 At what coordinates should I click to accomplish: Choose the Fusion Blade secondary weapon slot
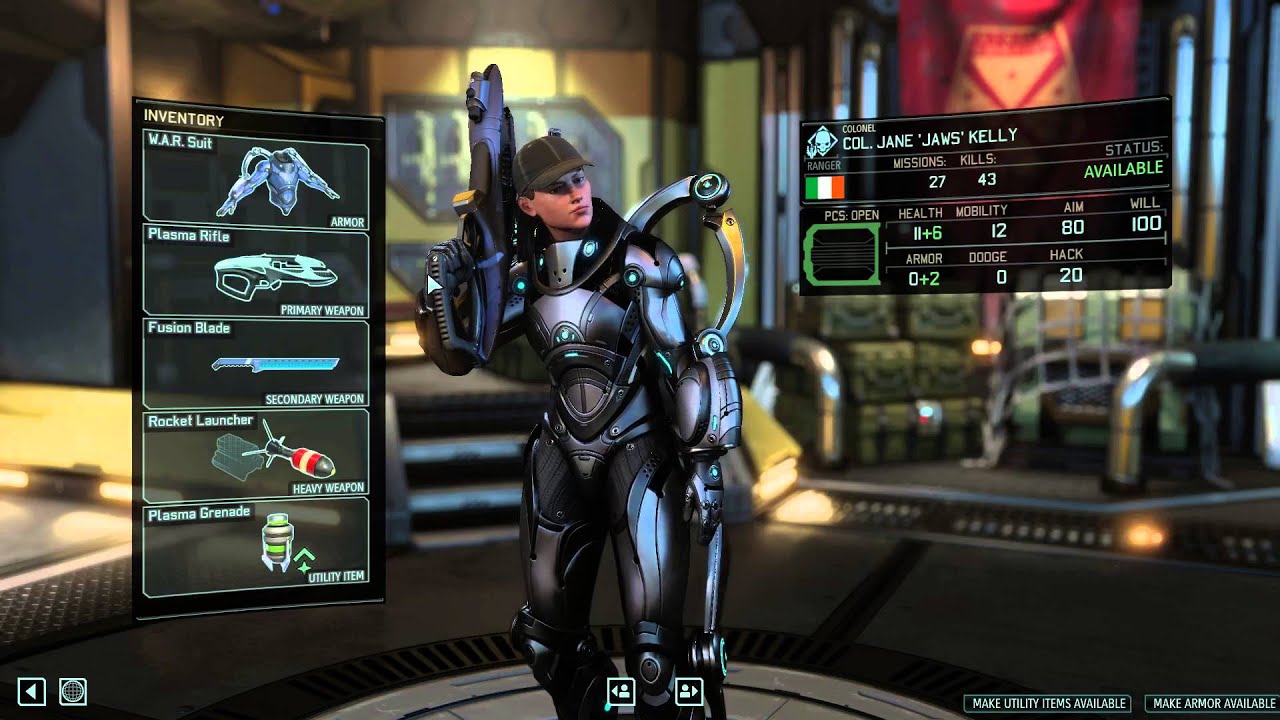(256, 362)
